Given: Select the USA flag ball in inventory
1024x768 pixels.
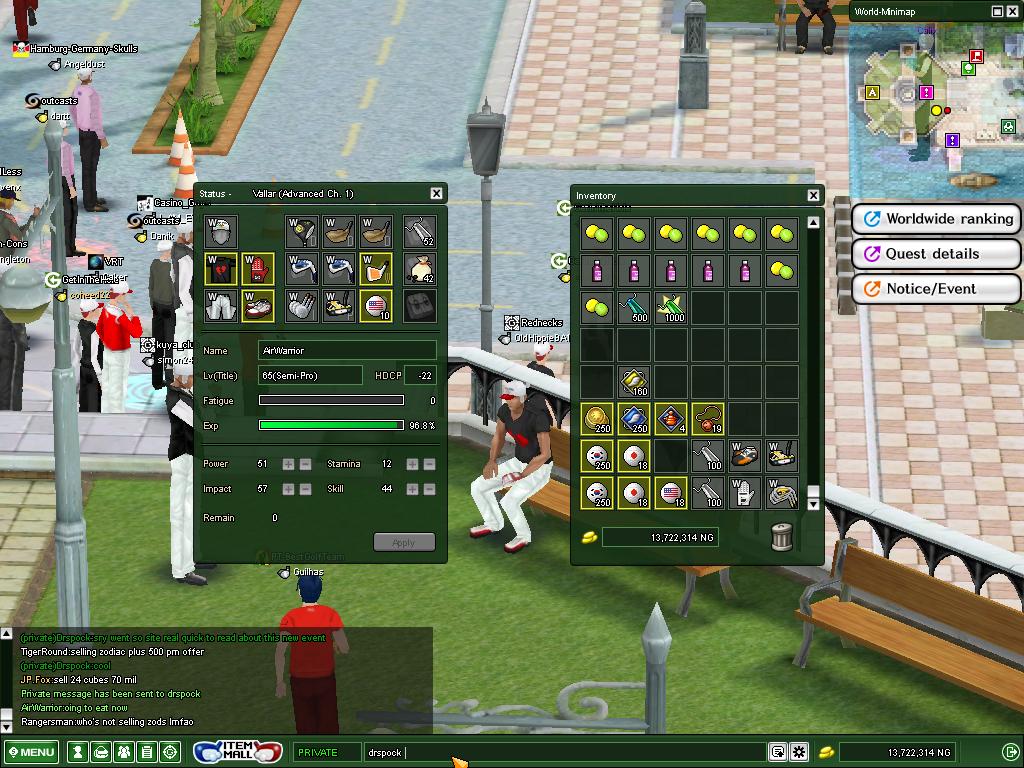Looking at the screenshot, I should pos(671,493).
